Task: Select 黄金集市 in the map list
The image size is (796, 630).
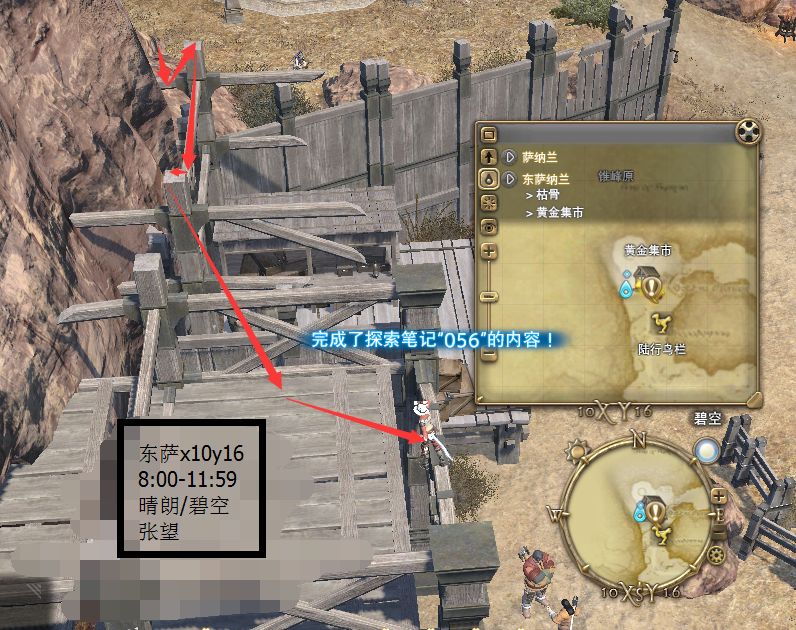Action: (x=559, y=213)
